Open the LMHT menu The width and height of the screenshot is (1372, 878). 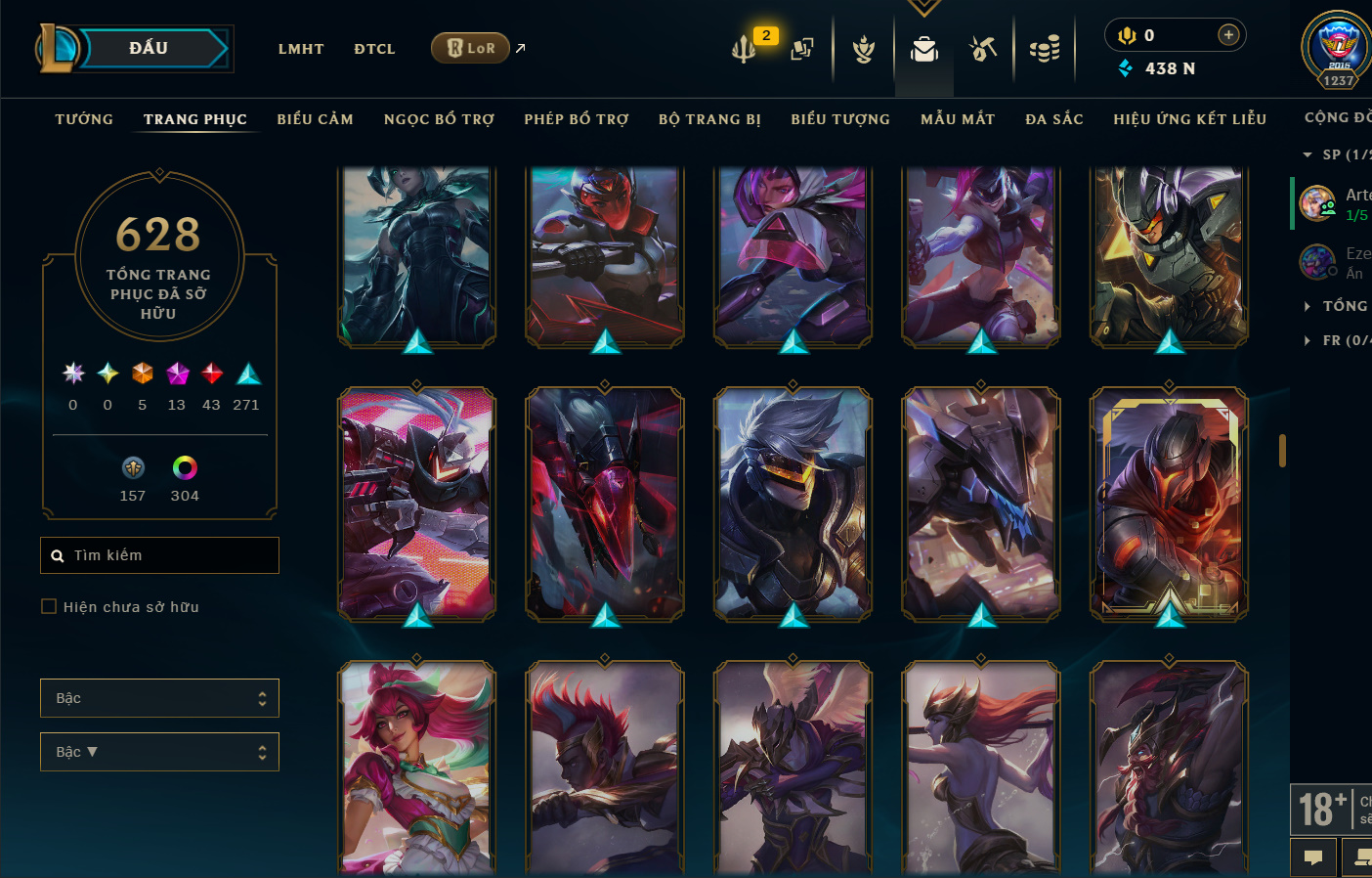pyautogui.click(x=300, y=49)
